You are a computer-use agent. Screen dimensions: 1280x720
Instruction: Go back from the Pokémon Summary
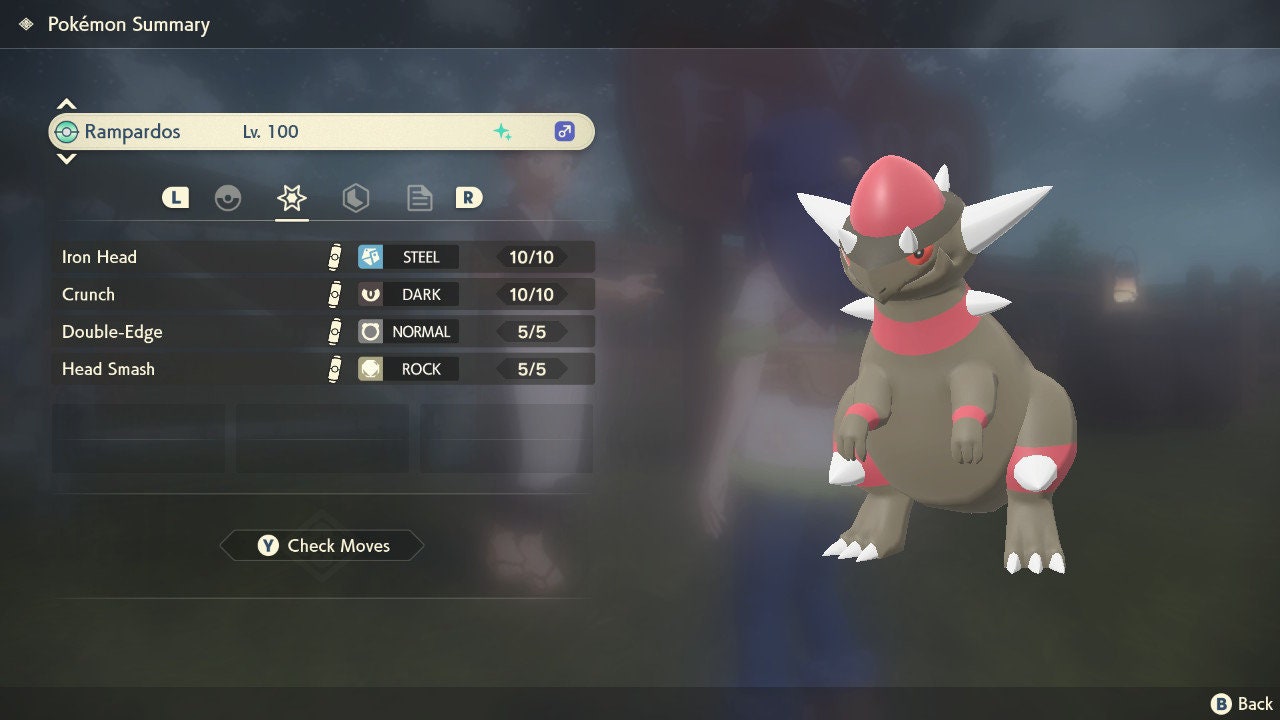tap(1242, 704)
